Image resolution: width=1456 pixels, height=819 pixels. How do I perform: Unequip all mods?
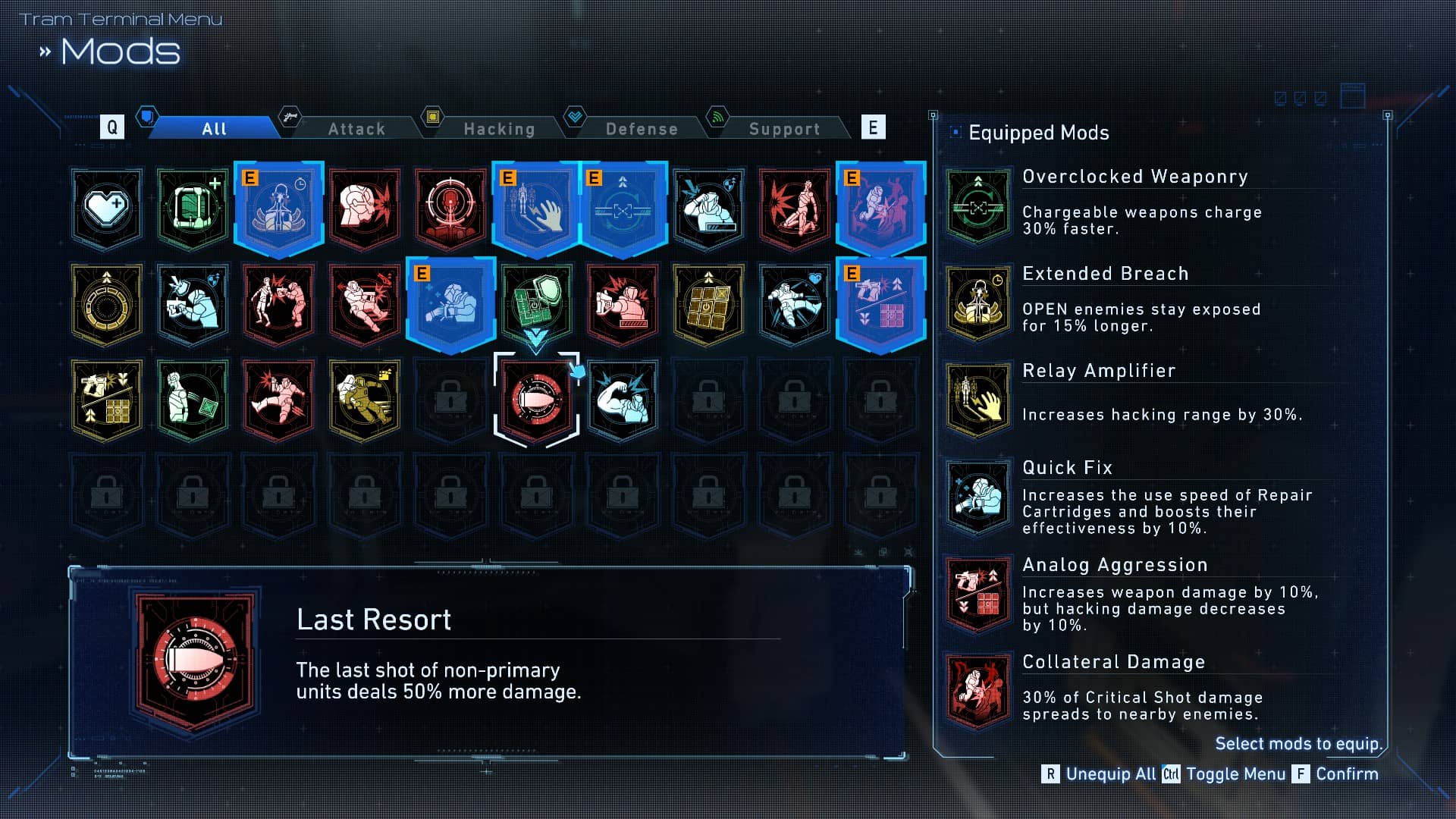pyautogui.click(x=1100, y=773)
